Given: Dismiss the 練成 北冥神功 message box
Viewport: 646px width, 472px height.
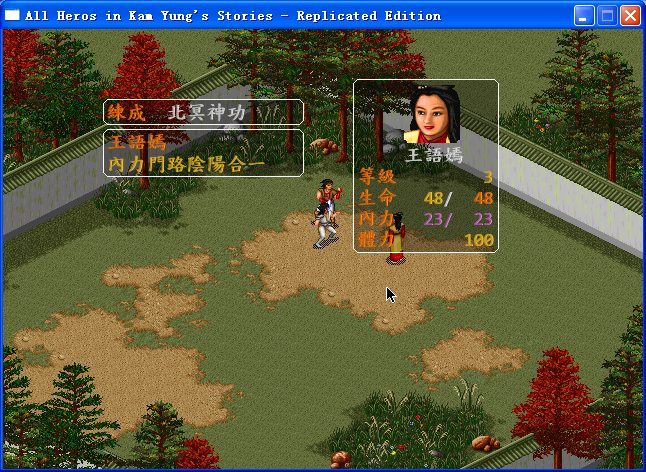Looking at the screenshot, I should click(x=203, y=113).
